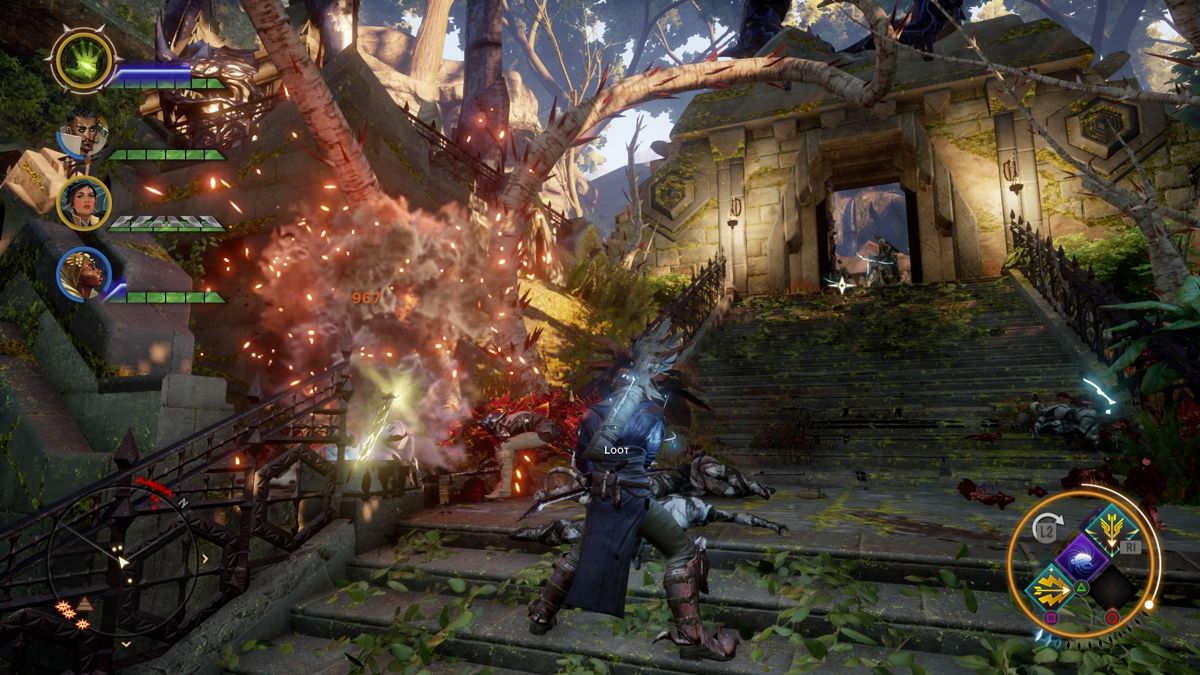The width and height of the screenshot is (1200, 675).
Task: Select the green glowing hand player portrait
Action: (83, 59)
